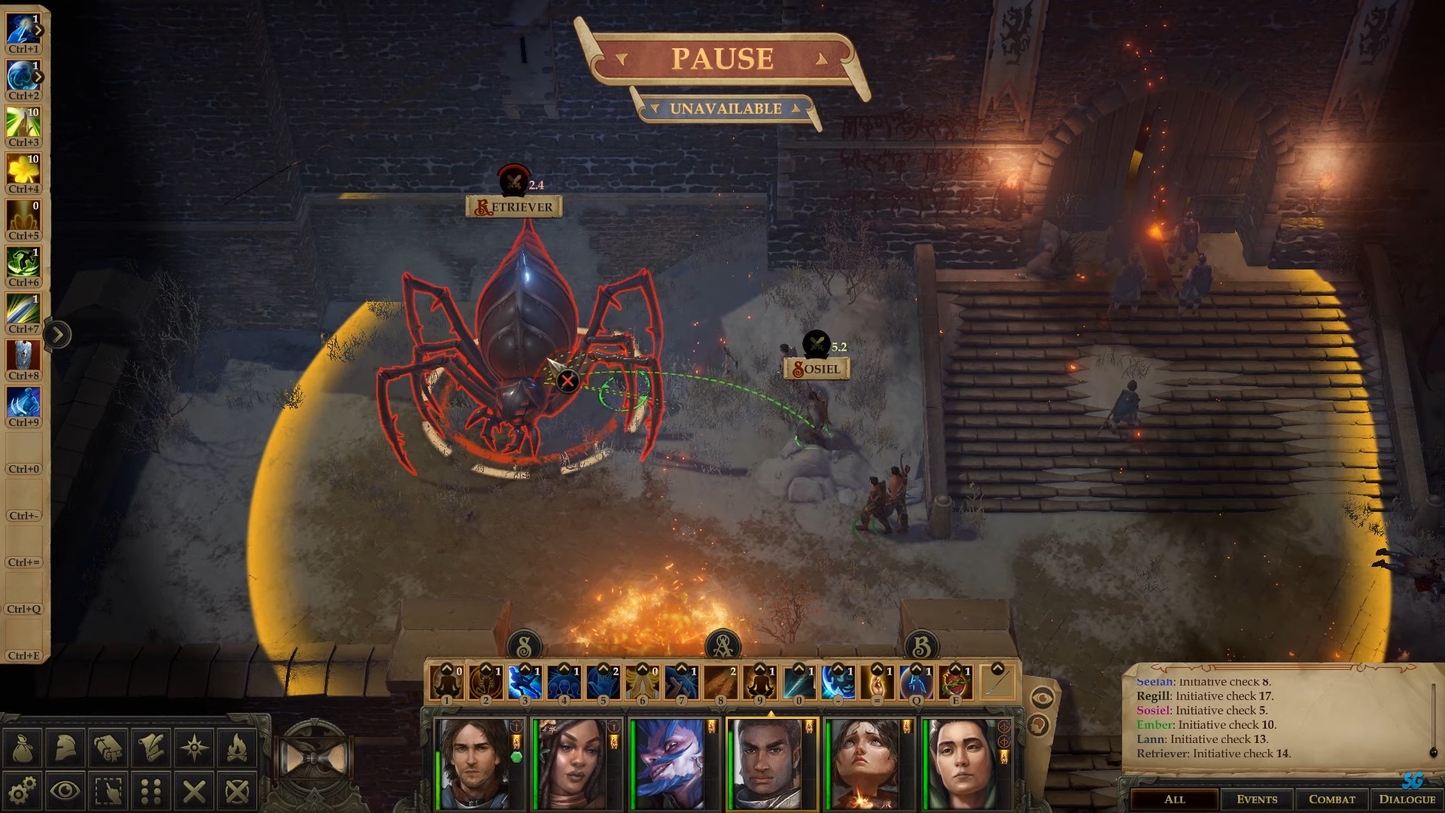Open the spells group S button

[524, 646]
